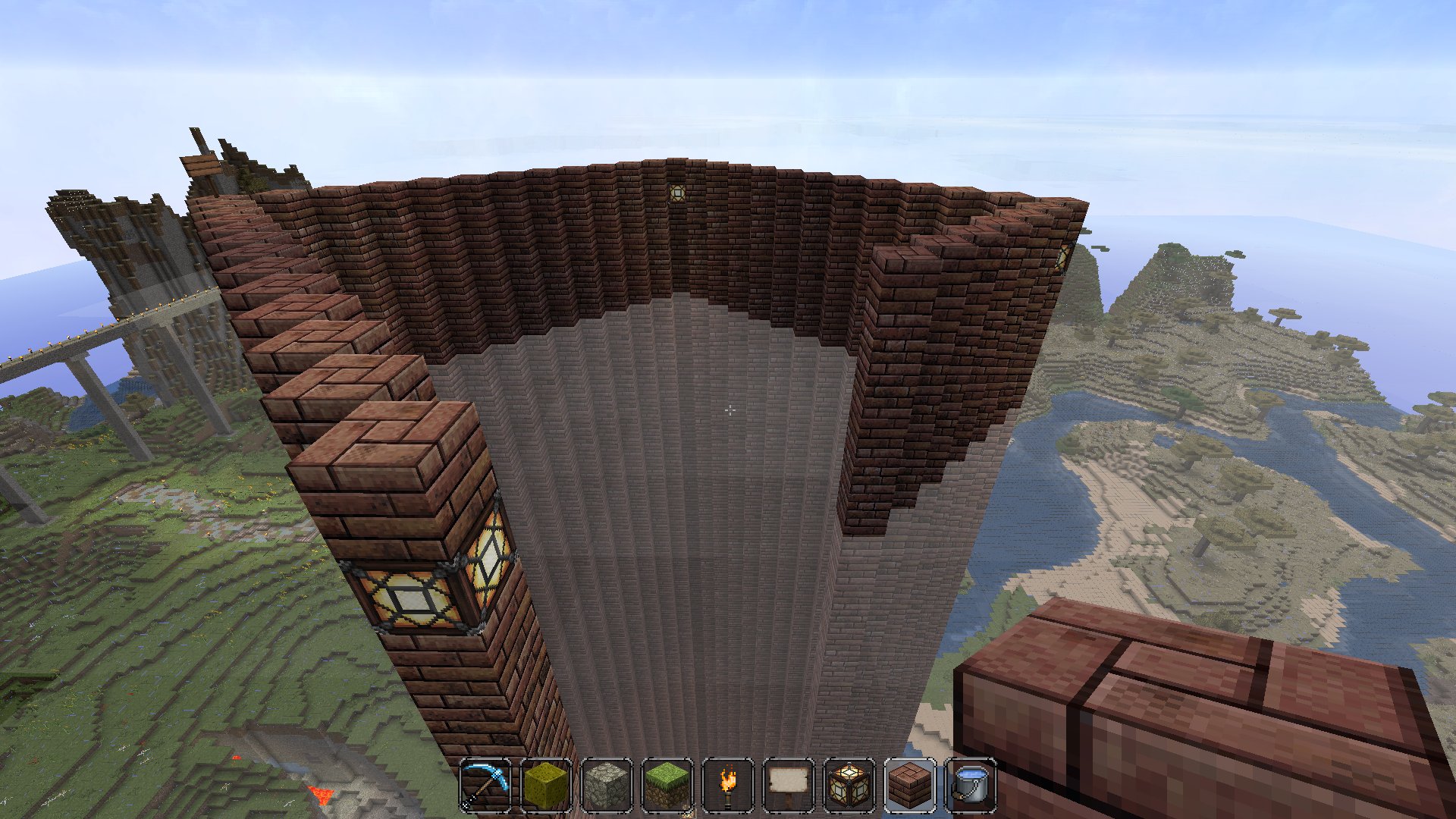The width and height of the screenshot is (1456, 819).
Task: Select the water bucket slot
Action: [971, 785]
